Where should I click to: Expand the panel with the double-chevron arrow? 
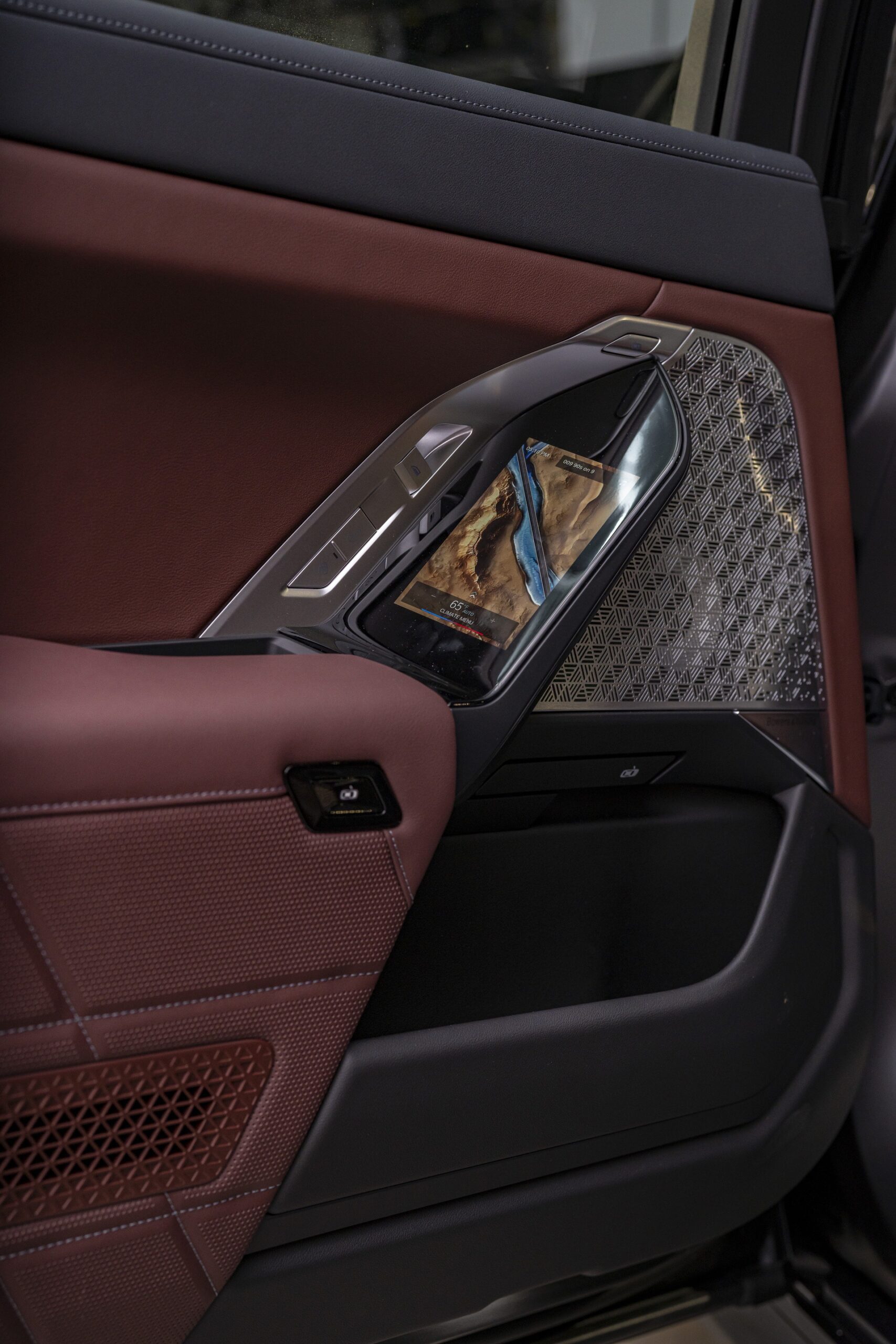coord(471,595)
